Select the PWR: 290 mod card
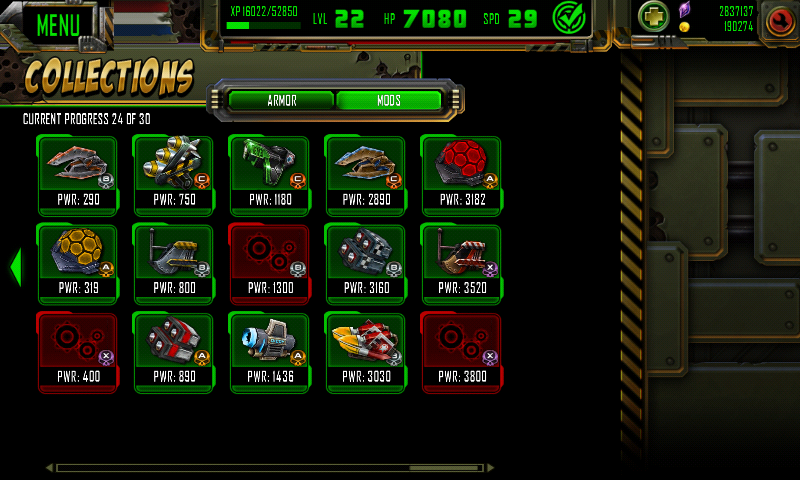The width and height of the screenshot is (800, 480). 77,175
